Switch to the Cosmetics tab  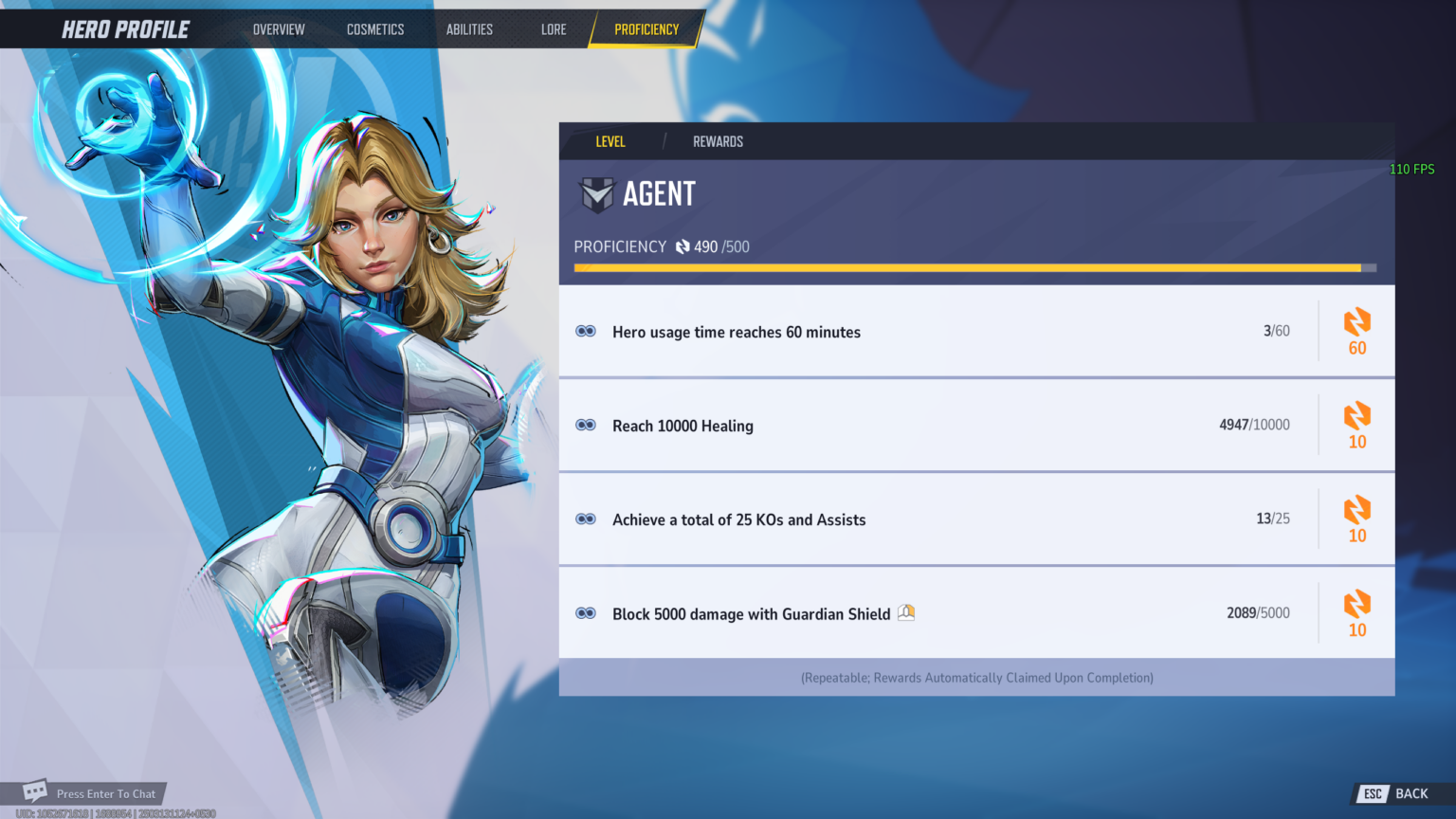[x=375, y=29]
